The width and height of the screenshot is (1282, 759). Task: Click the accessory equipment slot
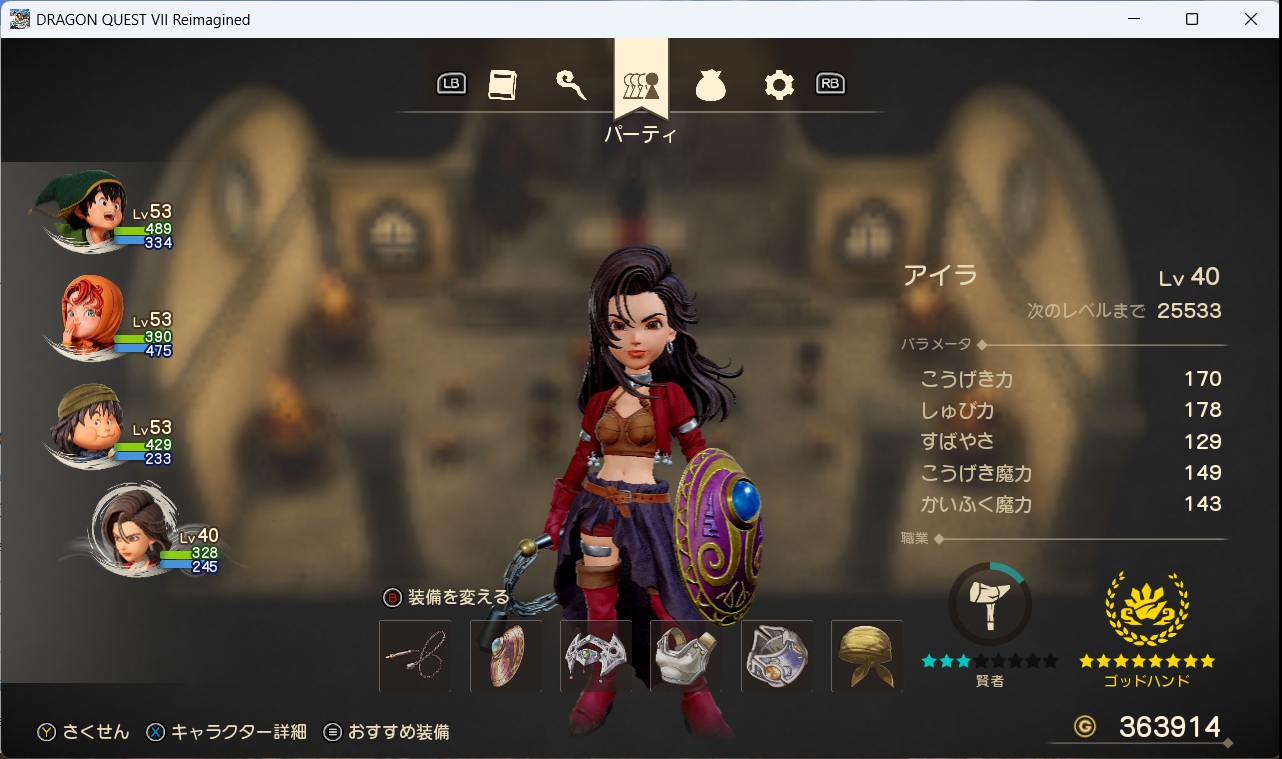click(x=777, y=656)
